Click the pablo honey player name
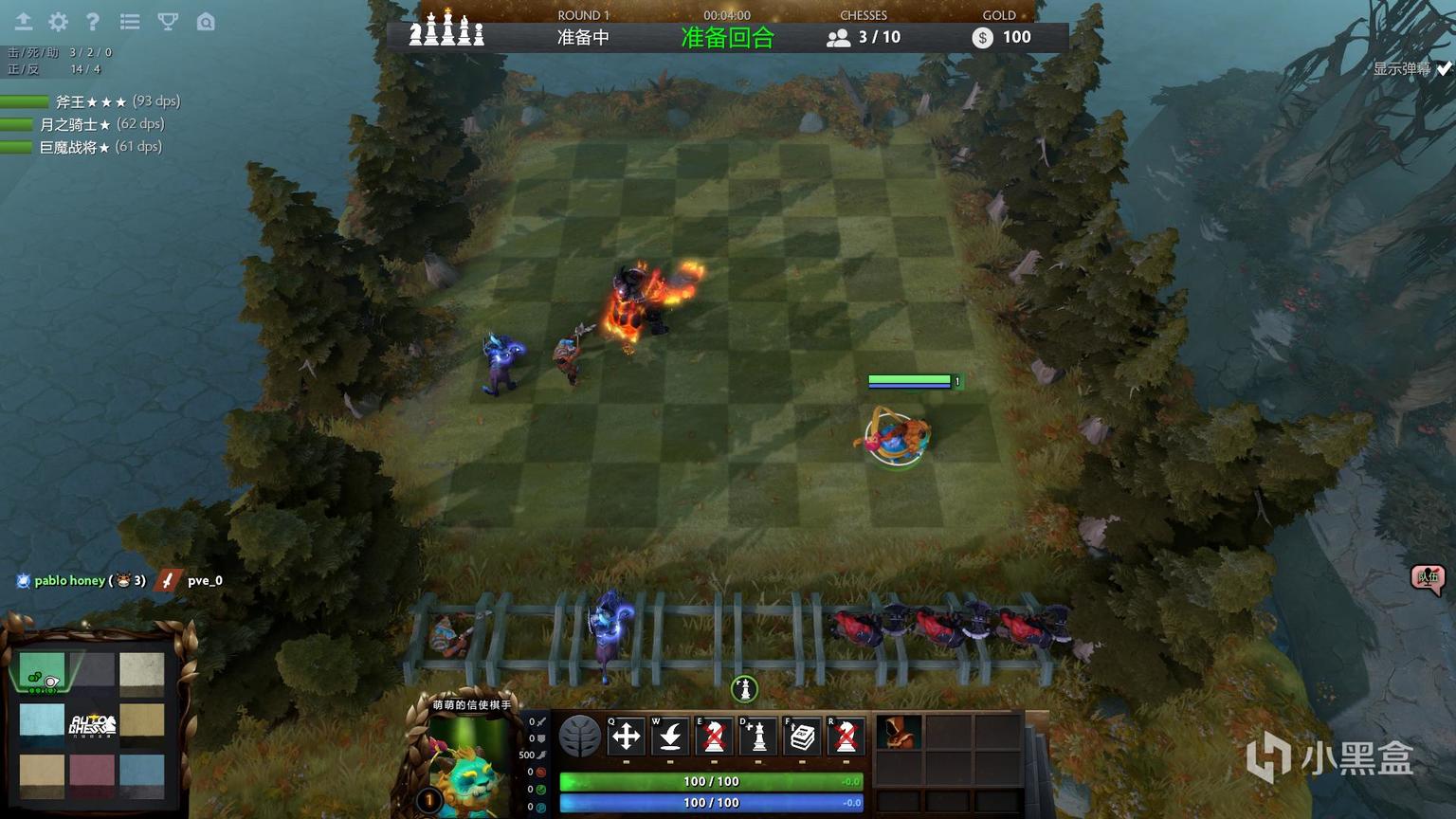Image resolution: width=1456 pixels, height=819 pixels. click(68, 580)
